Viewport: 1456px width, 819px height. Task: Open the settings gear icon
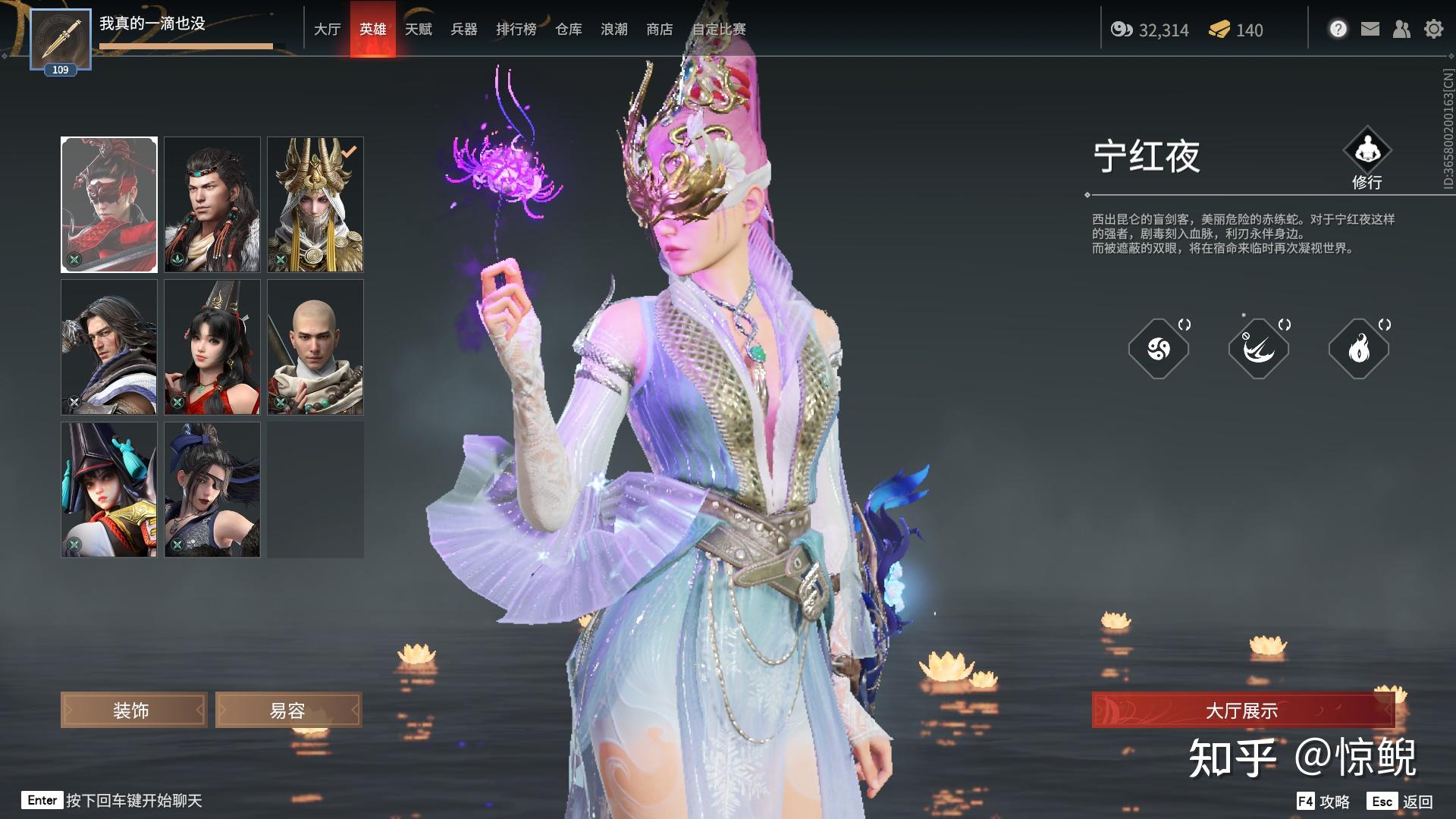pos(1433,30)
